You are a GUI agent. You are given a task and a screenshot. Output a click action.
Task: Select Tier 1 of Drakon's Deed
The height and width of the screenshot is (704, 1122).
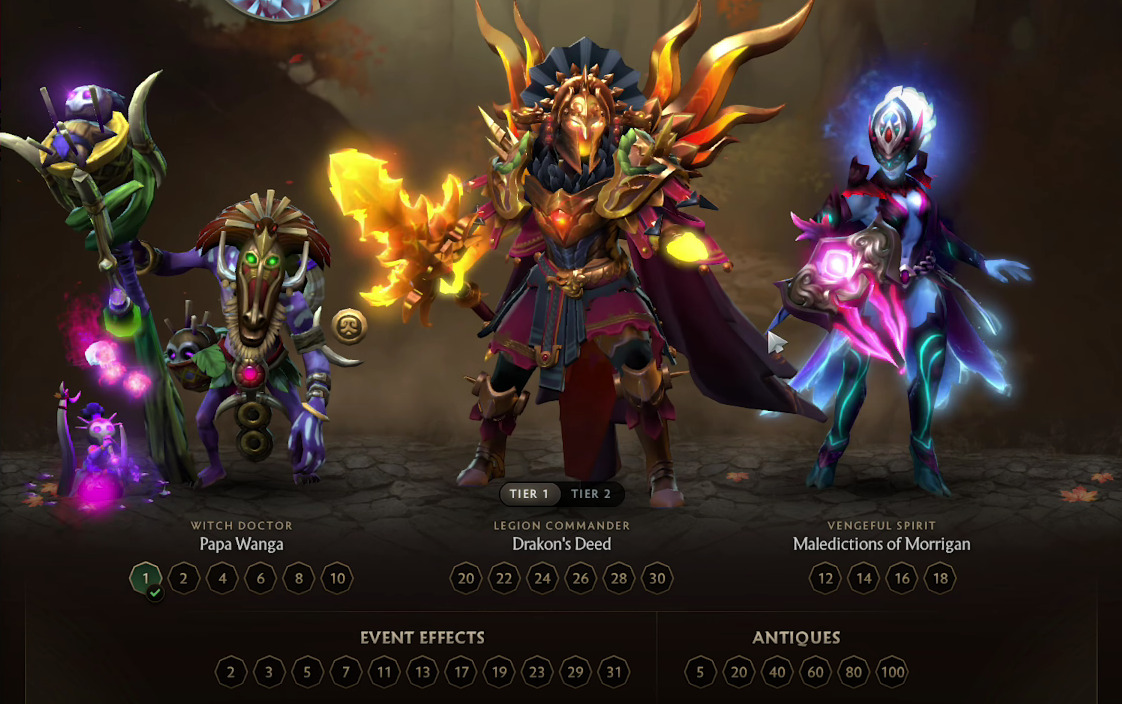(529, 494)
